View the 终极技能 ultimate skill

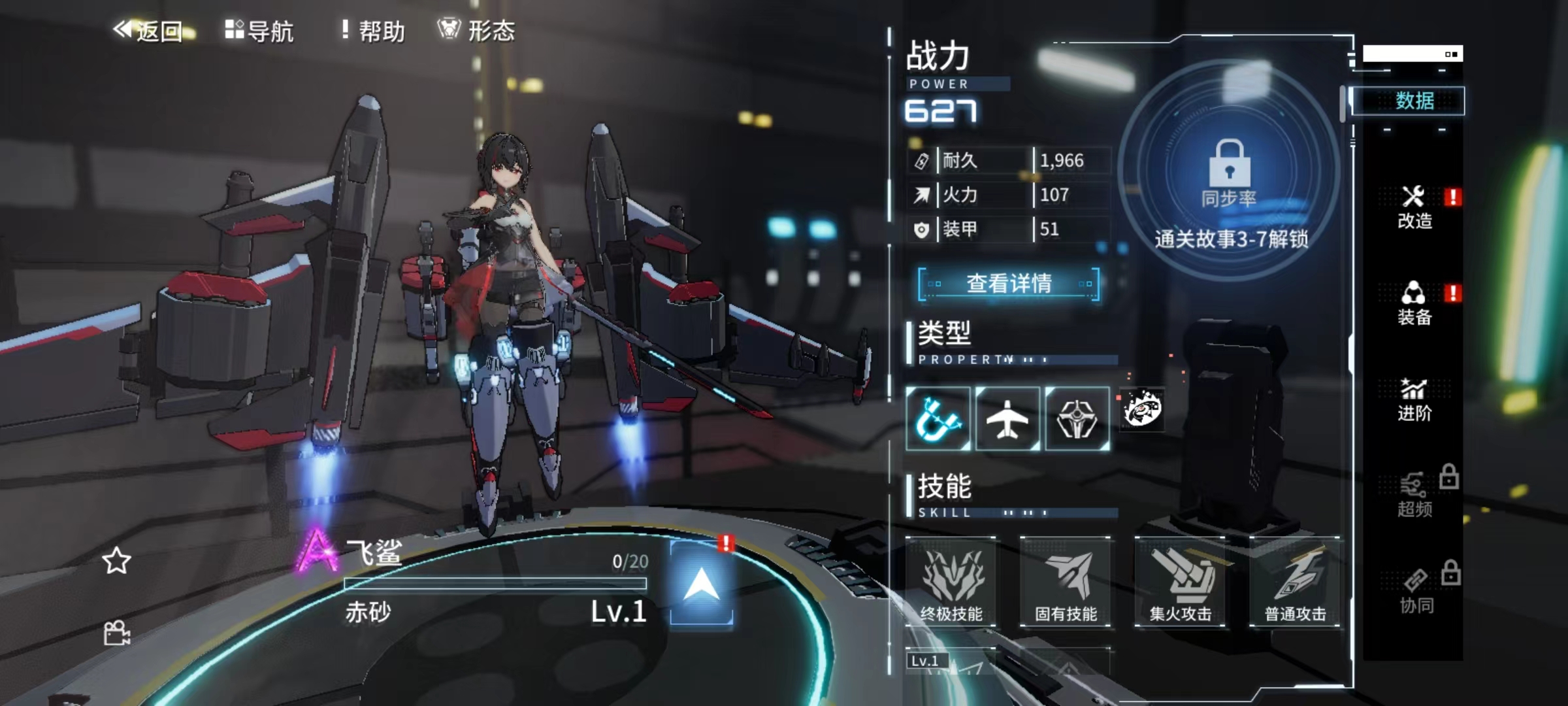tap(951, 582)
